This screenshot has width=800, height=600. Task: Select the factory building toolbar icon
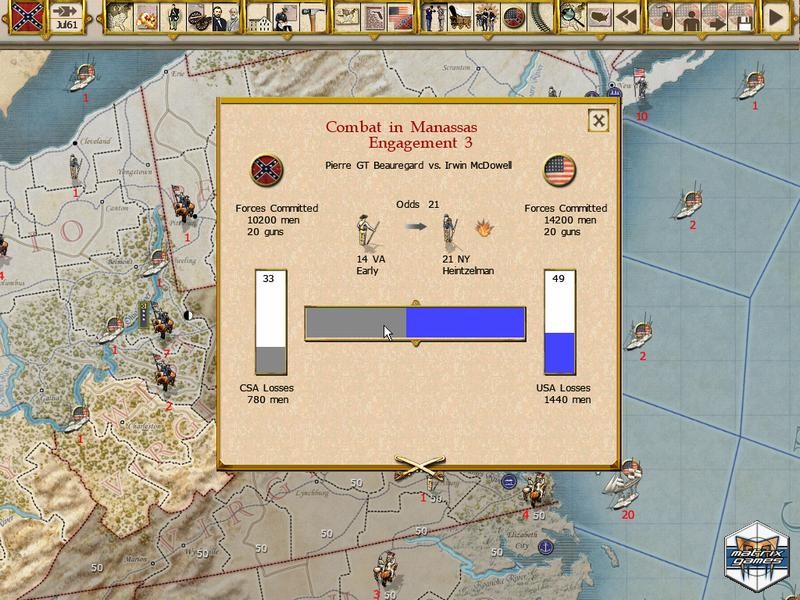tap(261, 17)
